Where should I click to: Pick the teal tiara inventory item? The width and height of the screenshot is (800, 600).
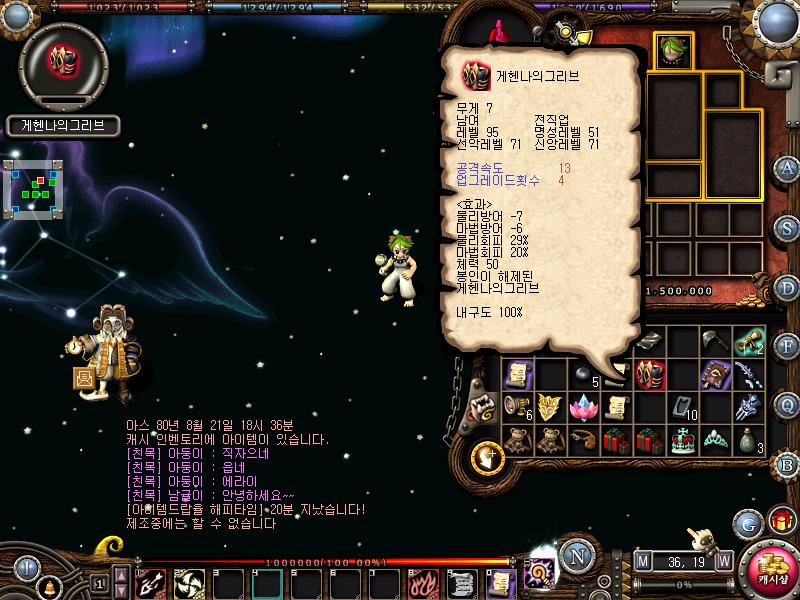716,439
